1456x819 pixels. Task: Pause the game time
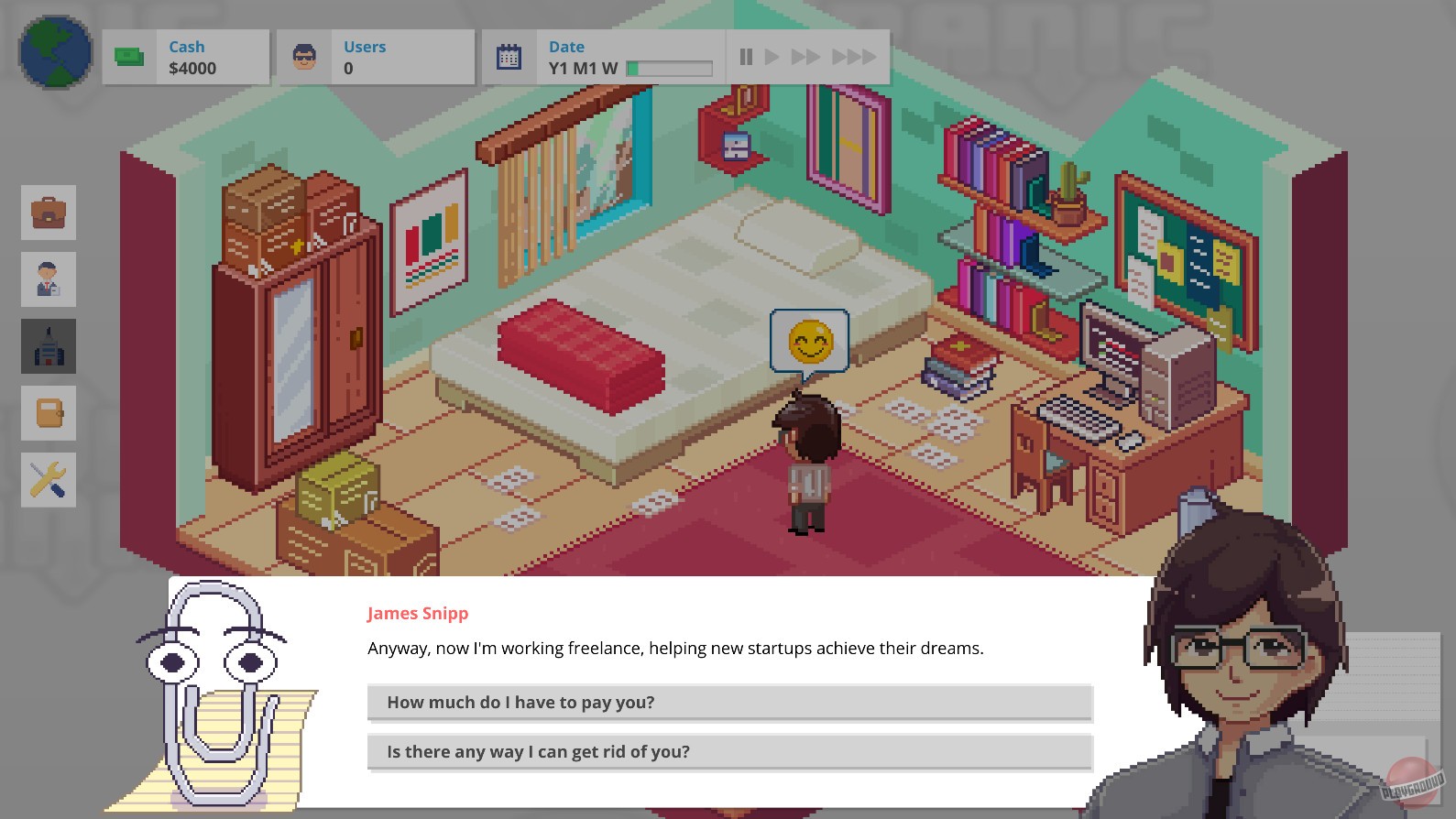coord(746,56)
